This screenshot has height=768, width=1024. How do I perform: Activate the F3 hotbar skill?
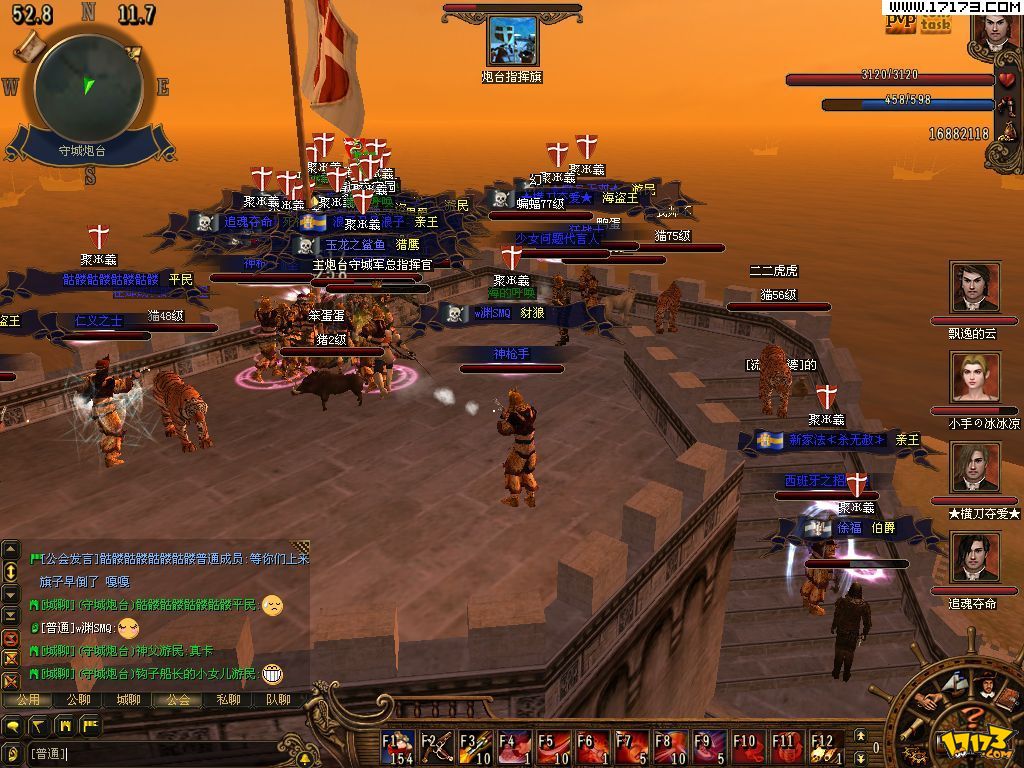click(475, 747)
